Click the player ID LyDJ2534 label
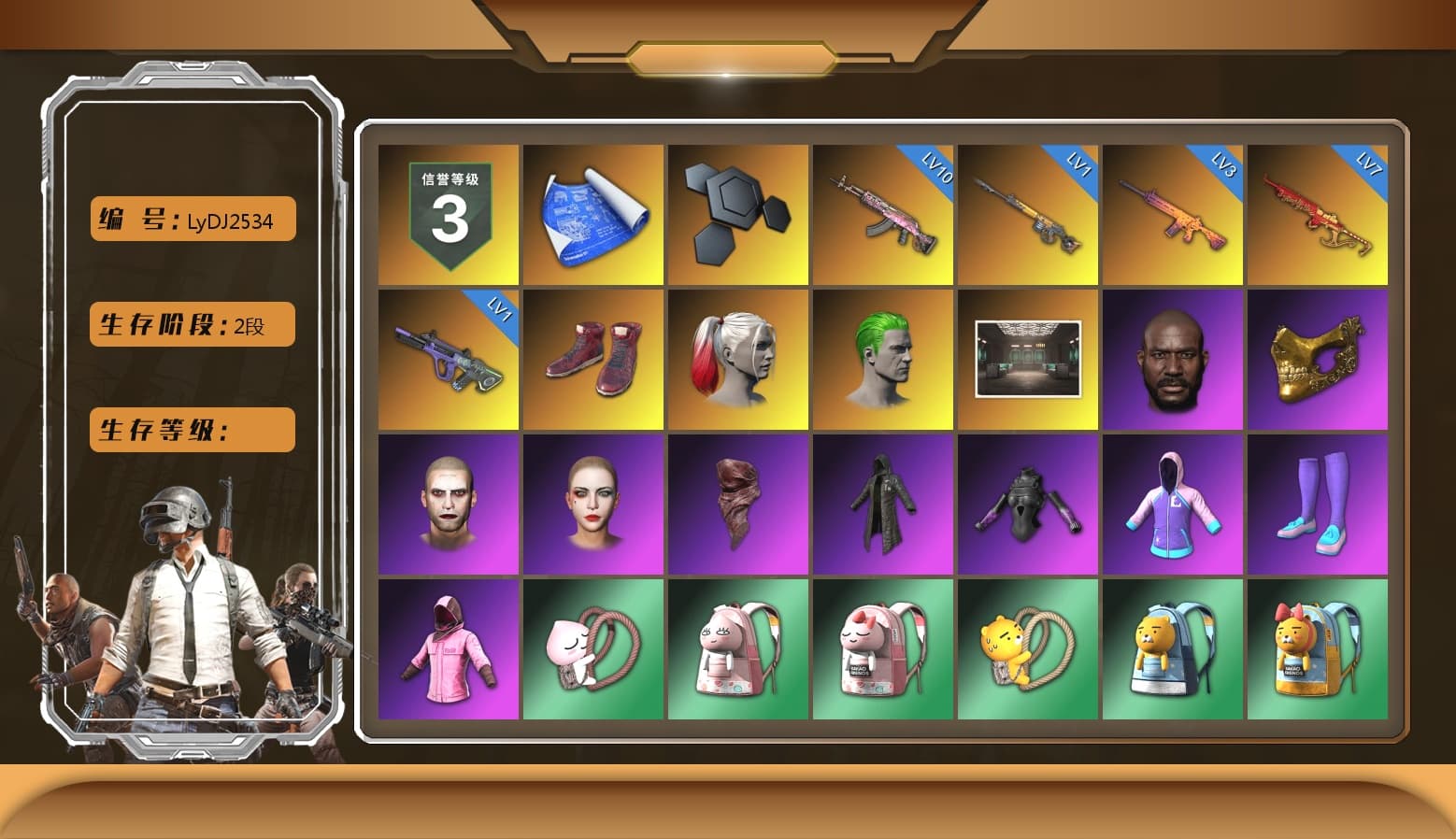 (x=192, y=220)
